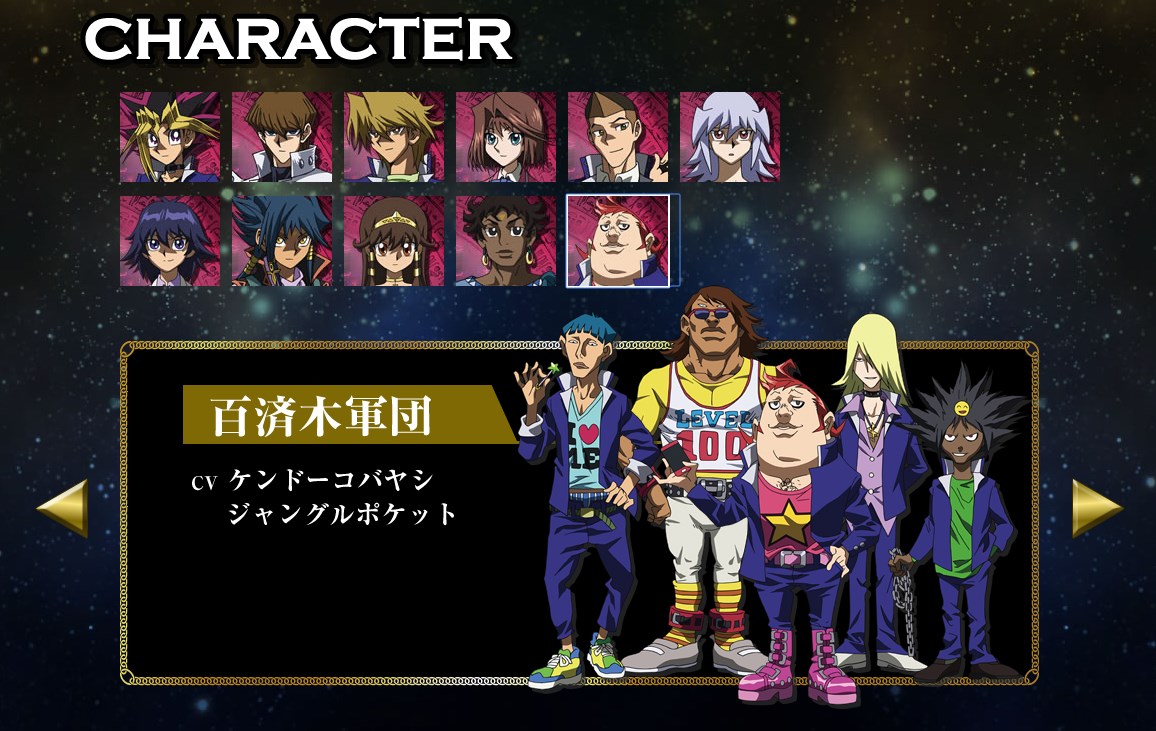Pick the blue spiky-haired dark-skinned character portrait

(281, 241)
